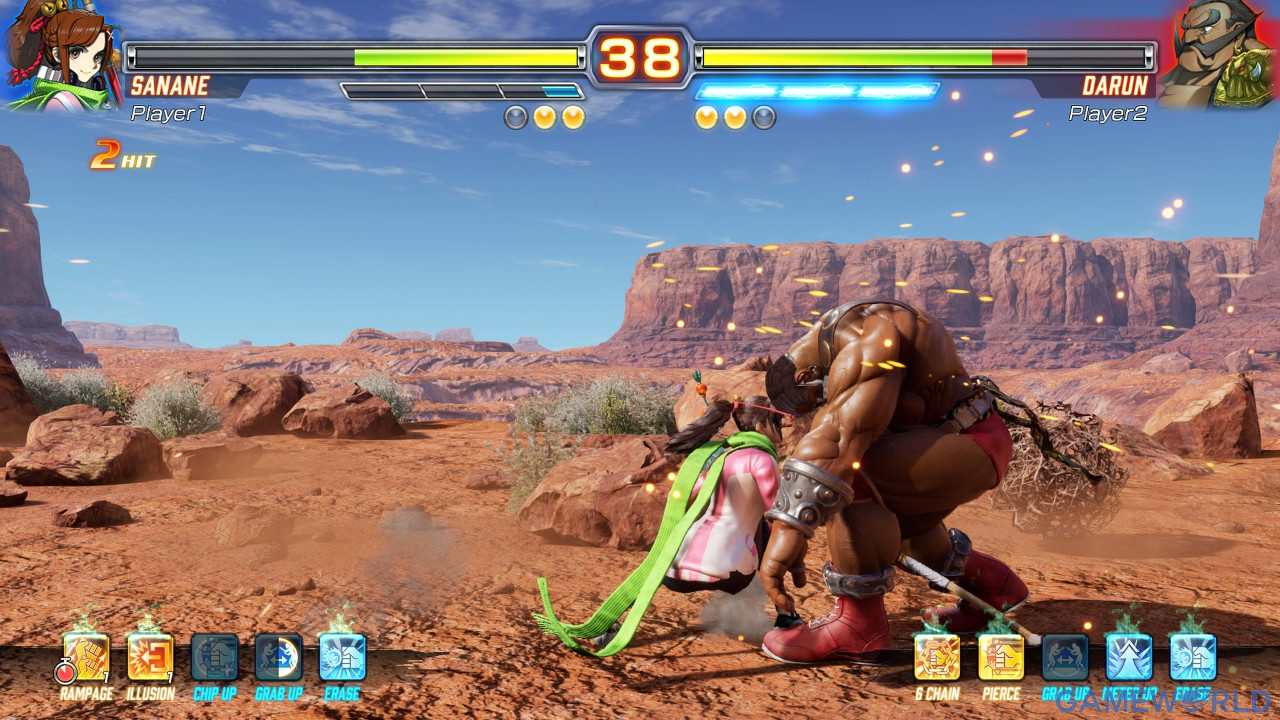The width and height of the screenshot is (1280, 720).
Task: Activate the Pierce Gougi icon
Action: pos(1001,658)
